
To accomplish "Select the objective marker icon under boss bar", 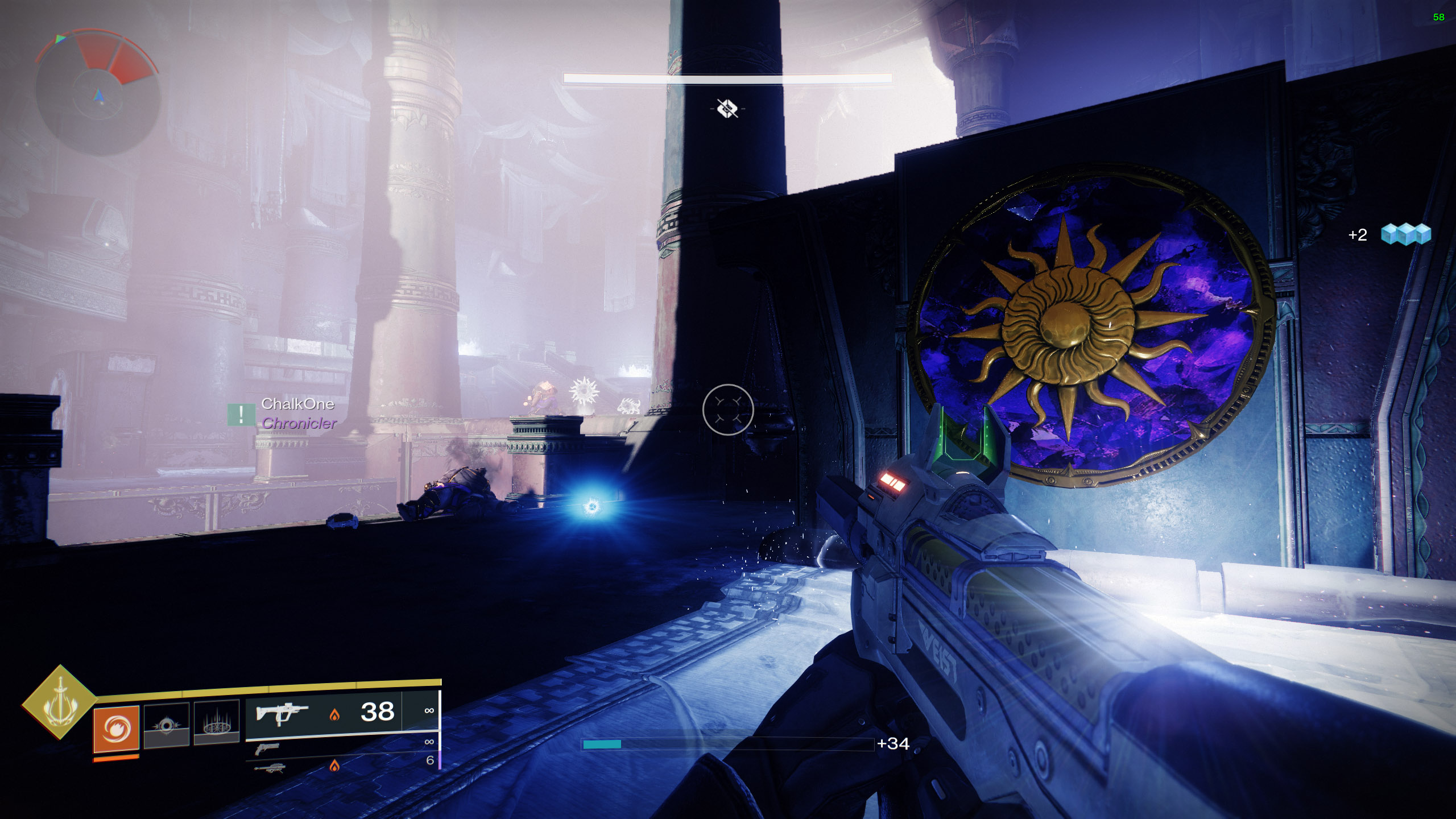I will 727,108.
